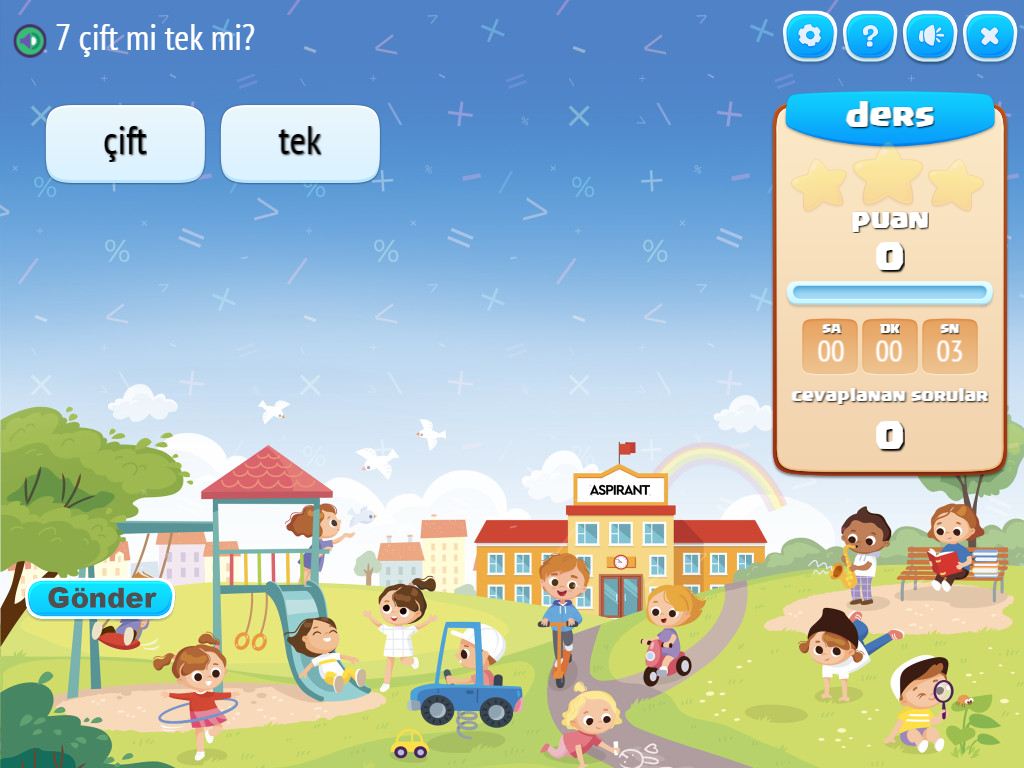Viewport: 1024px width, 768px height.
Task: Select the "tek" answer option
Action: (x=300, y=143)
